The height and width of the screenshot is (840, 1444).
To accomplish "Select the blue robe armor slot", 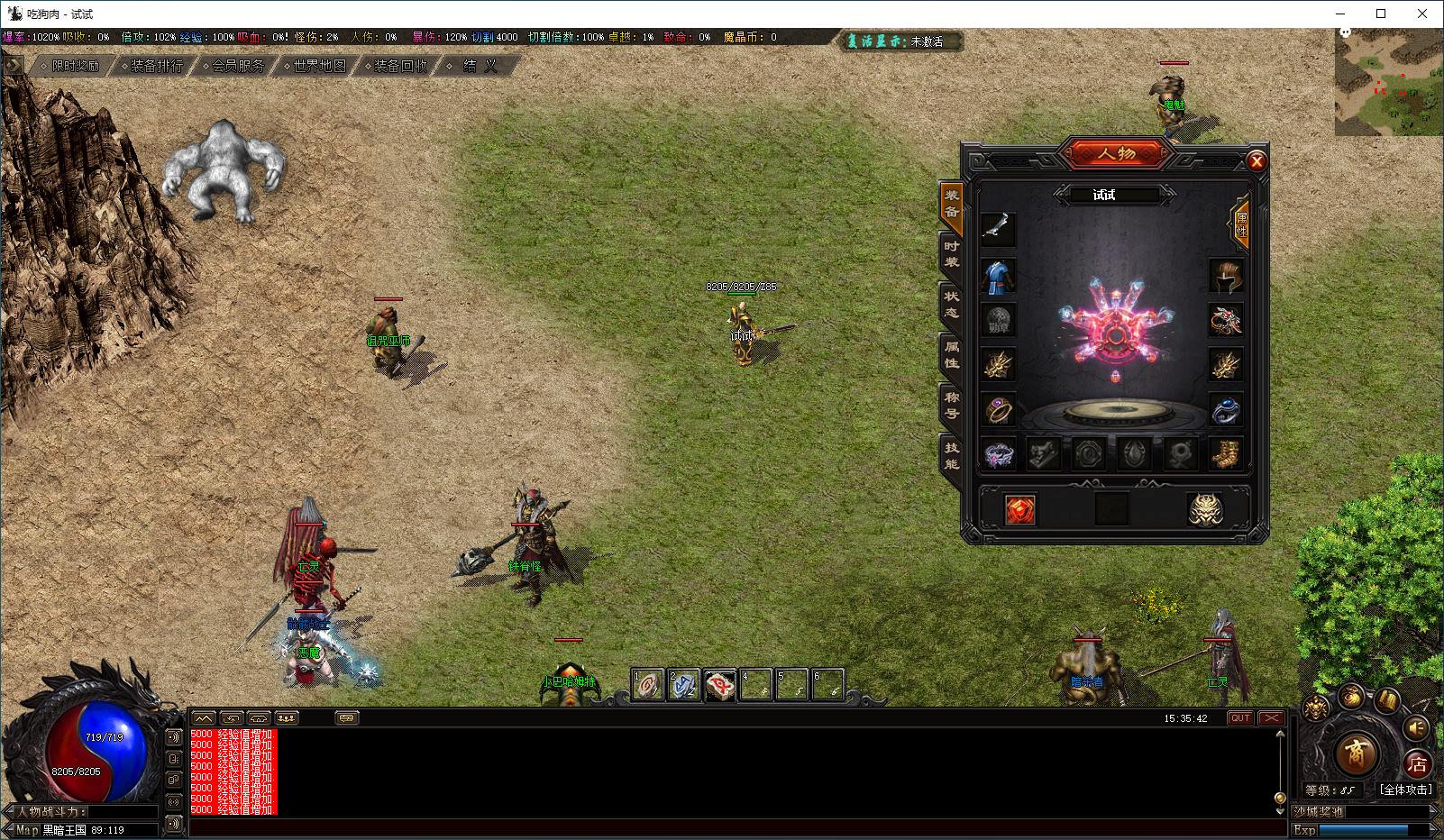I will pyautogui.click(x=998, y=276).
